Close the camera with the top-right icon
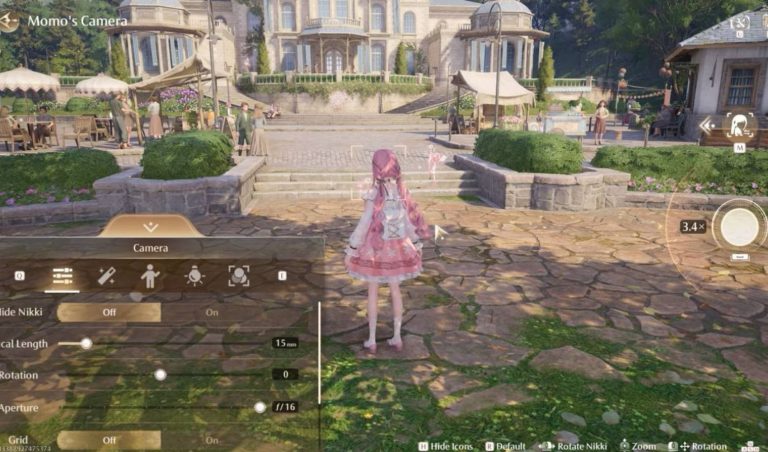 pyautogui.click(x=740, y=21)
